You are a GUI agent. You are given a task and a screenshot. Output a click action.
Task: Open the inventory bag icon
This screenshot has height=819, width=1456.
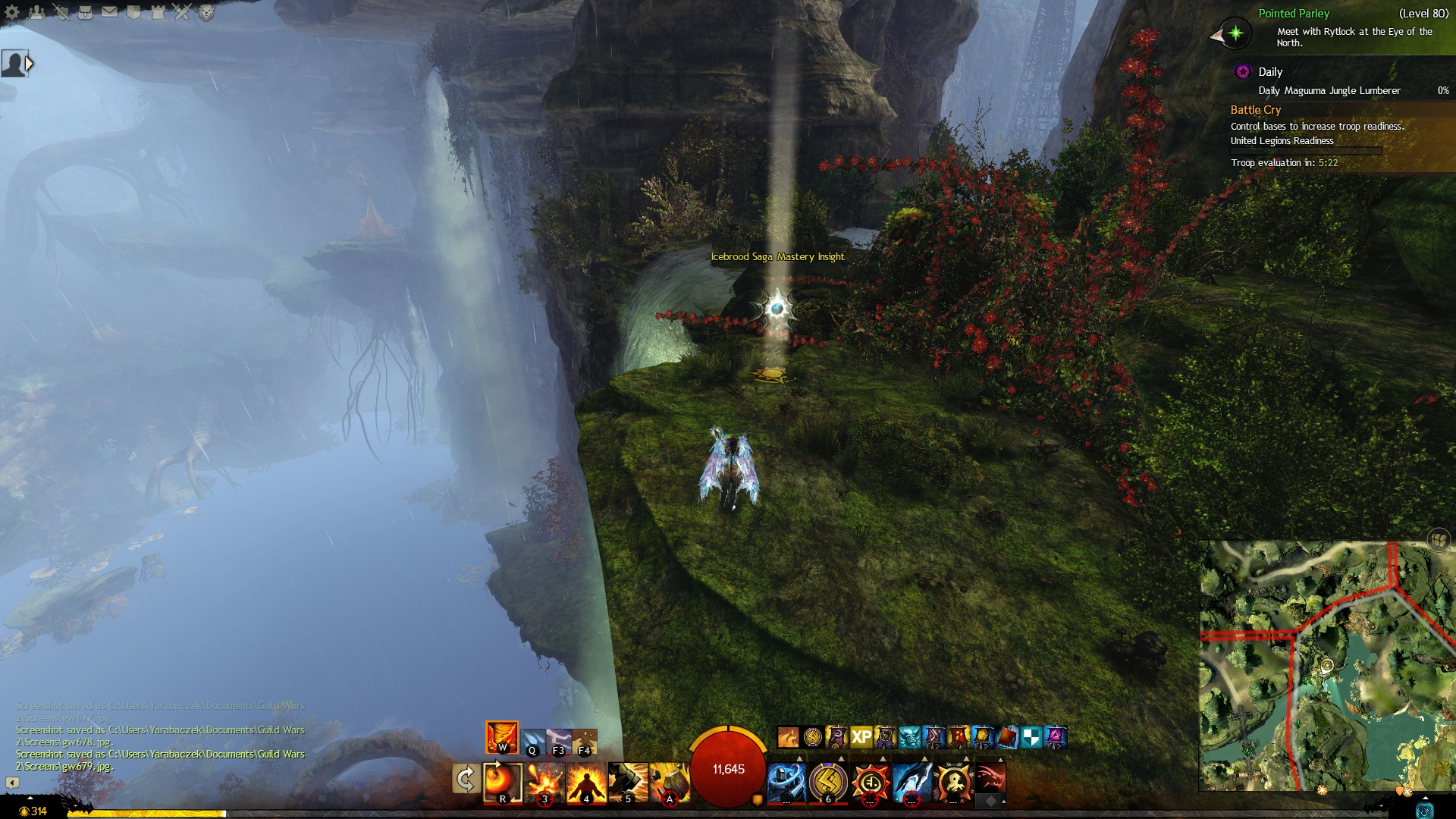[85, 12]
